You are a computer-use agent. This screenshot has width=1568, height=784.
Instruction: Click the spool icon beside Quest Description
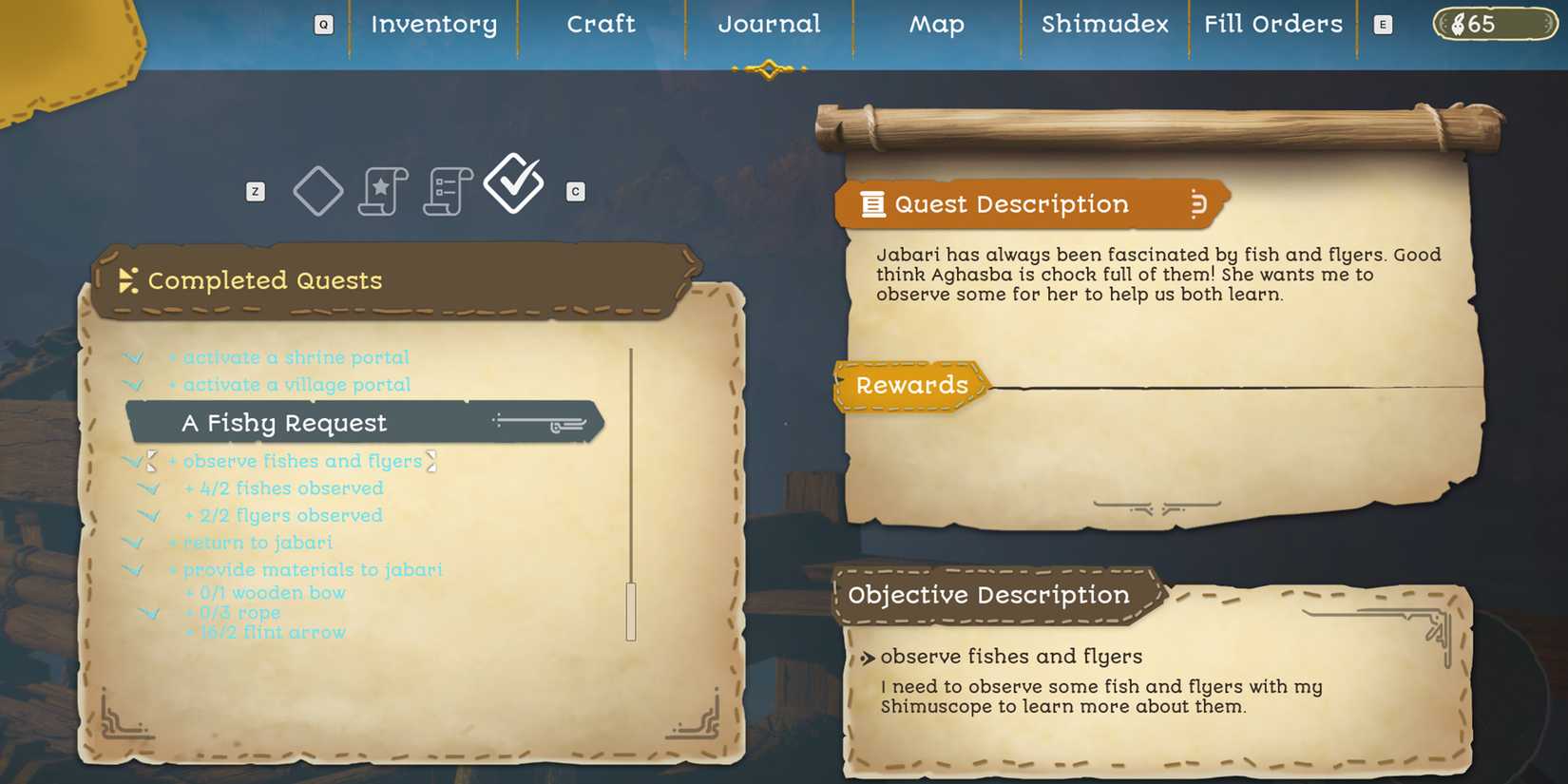[x=1197, y=203]
